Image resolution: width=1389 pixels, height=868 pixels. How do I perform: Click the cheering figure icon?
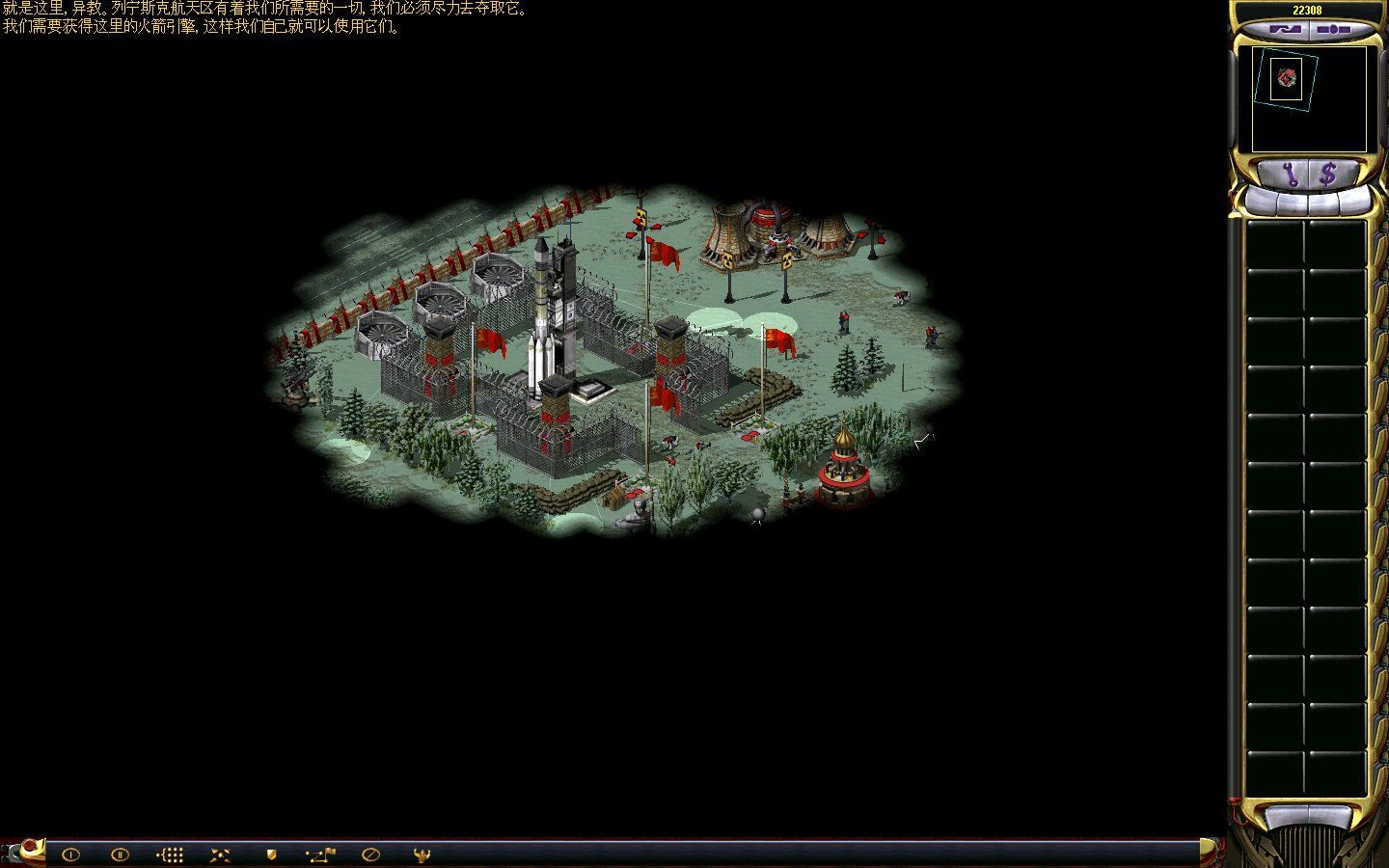421,854
